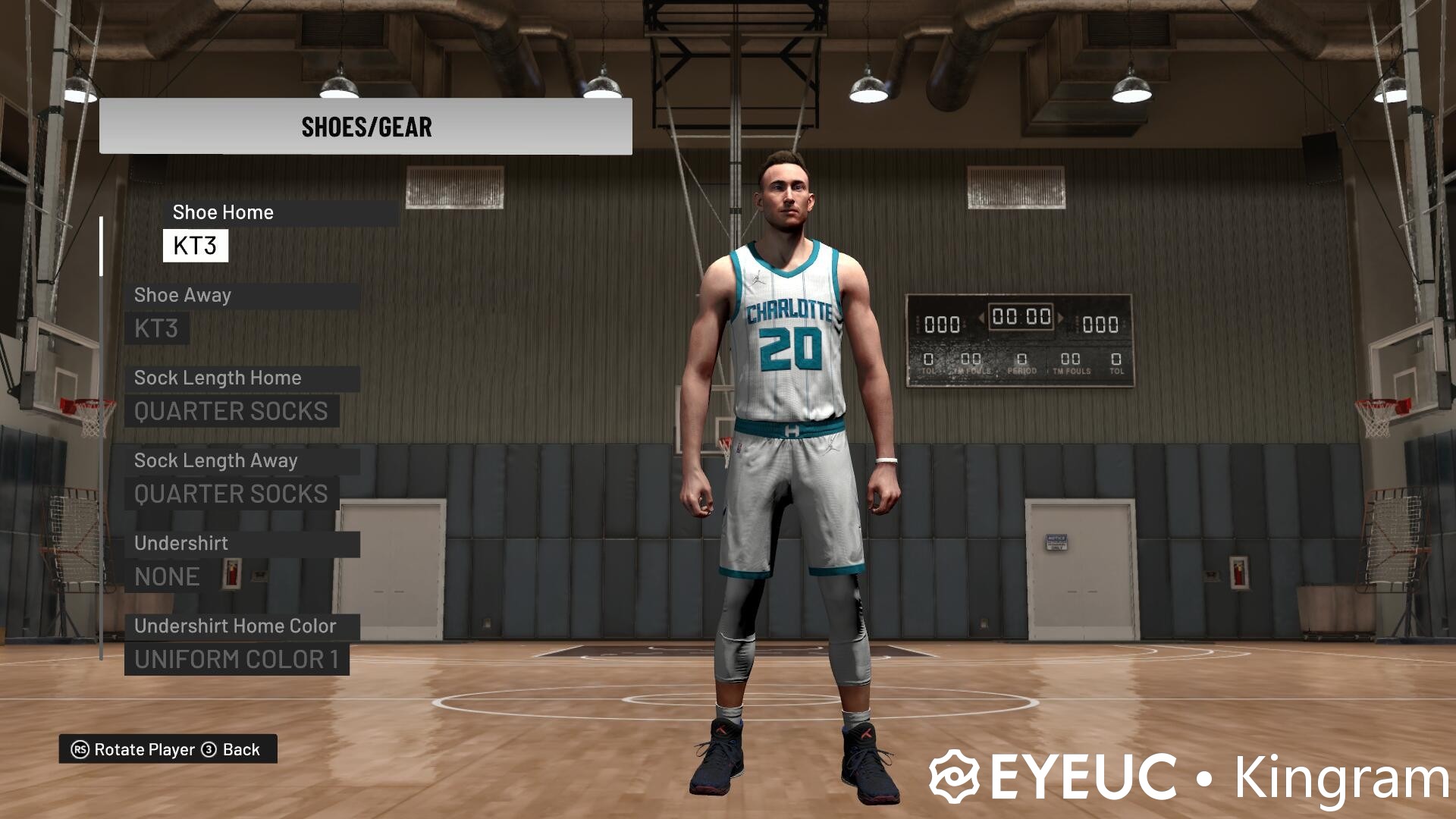Change the Undershirt NONE value
This screenshot has height=819, width=1456.
click(167, 577)
